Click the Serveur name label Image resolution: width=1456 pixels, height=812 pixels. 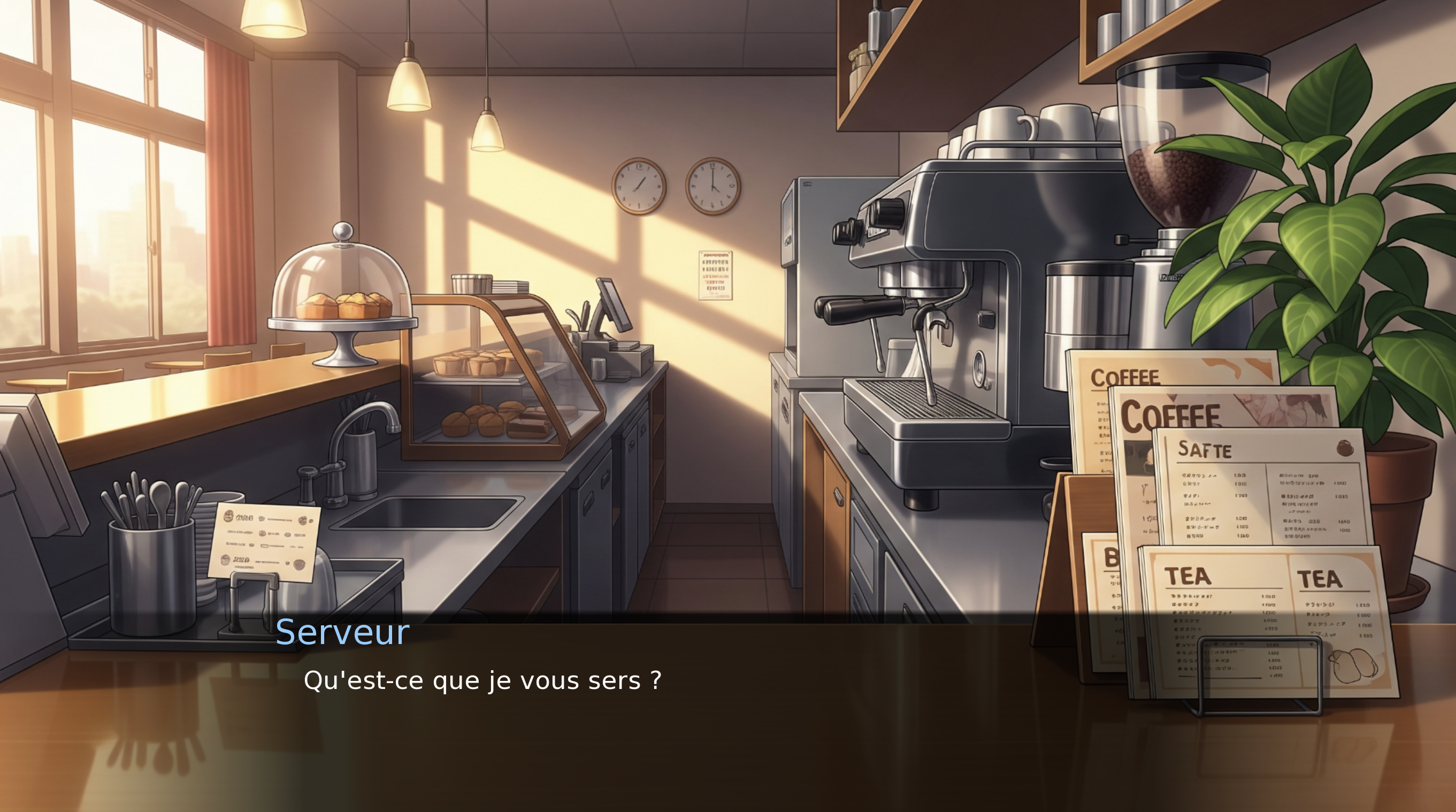pyautogui.click(x=342, y=632)
